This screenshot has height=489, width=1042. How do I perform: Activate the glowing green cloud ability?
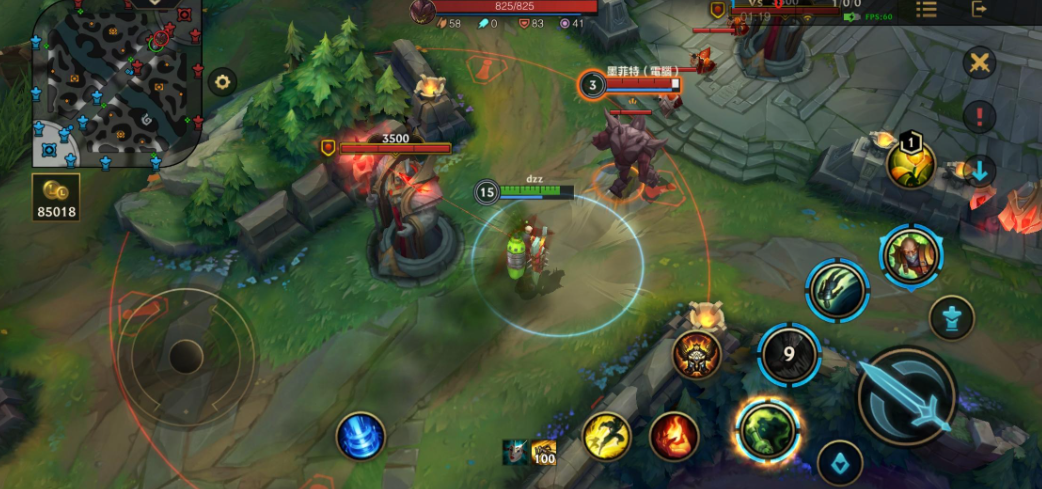pos(767,430)
